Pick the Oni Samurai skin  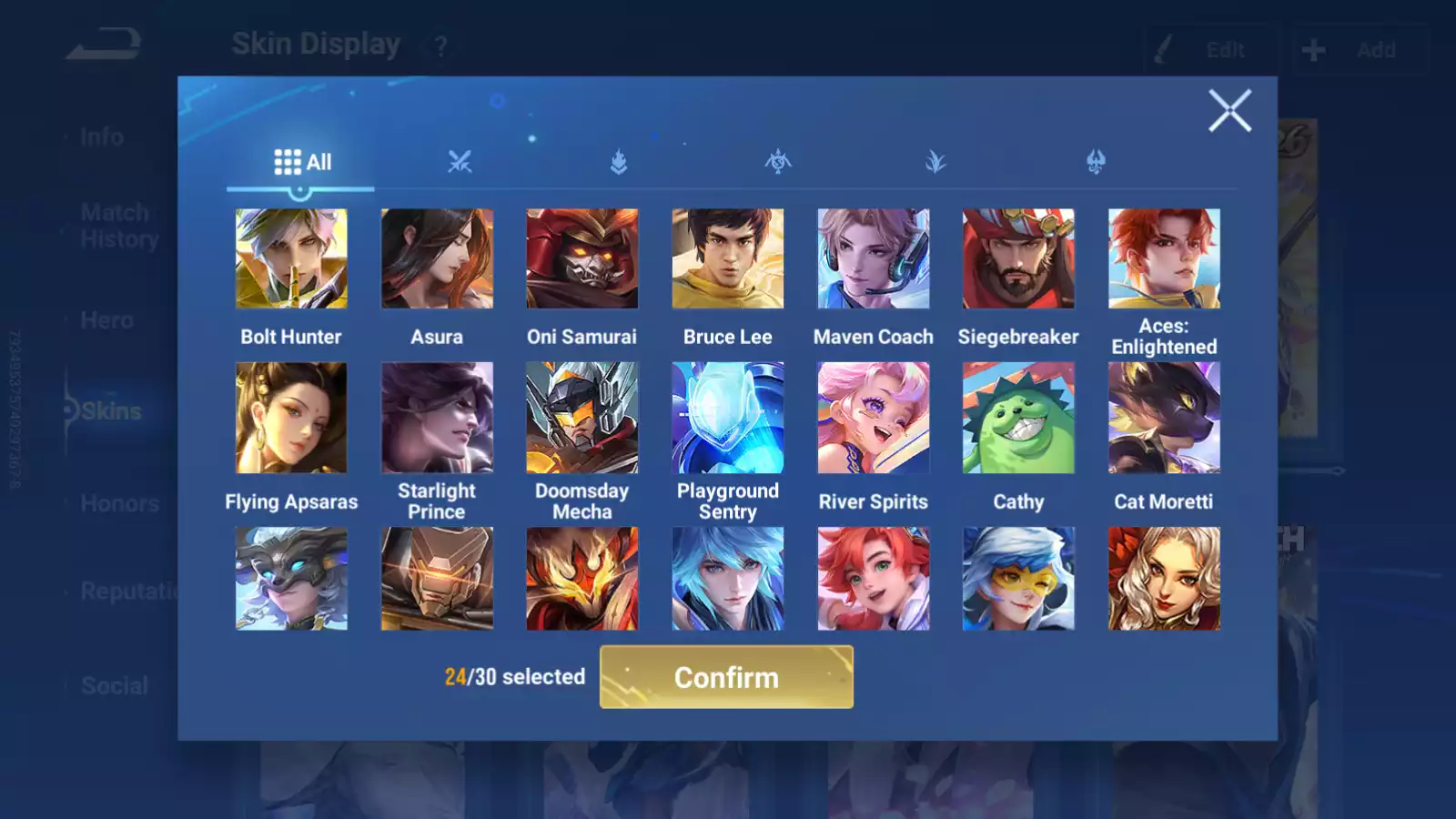pos(582,259)
